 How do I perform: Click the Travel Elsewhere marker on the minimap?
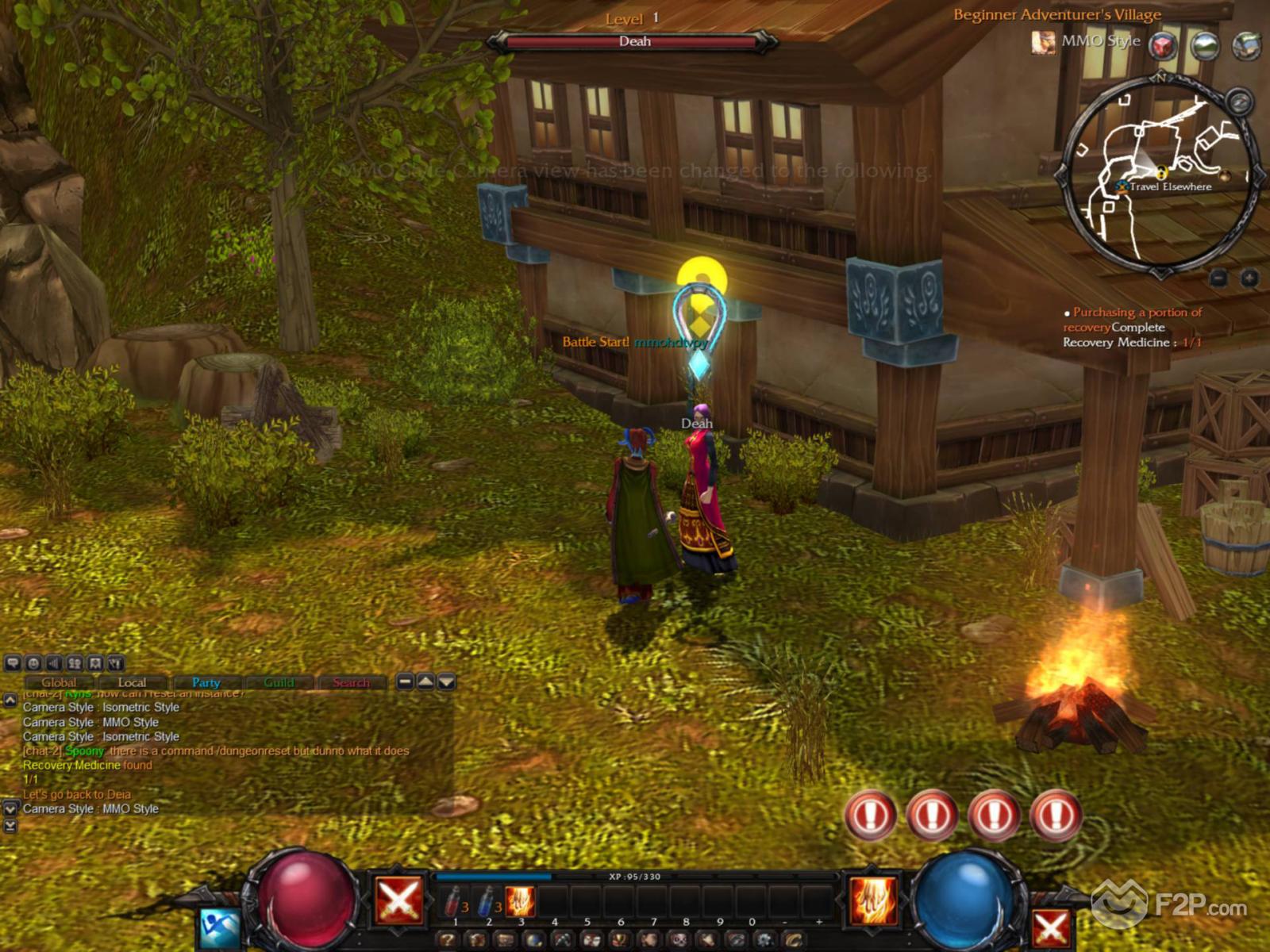coord(1122,186)
